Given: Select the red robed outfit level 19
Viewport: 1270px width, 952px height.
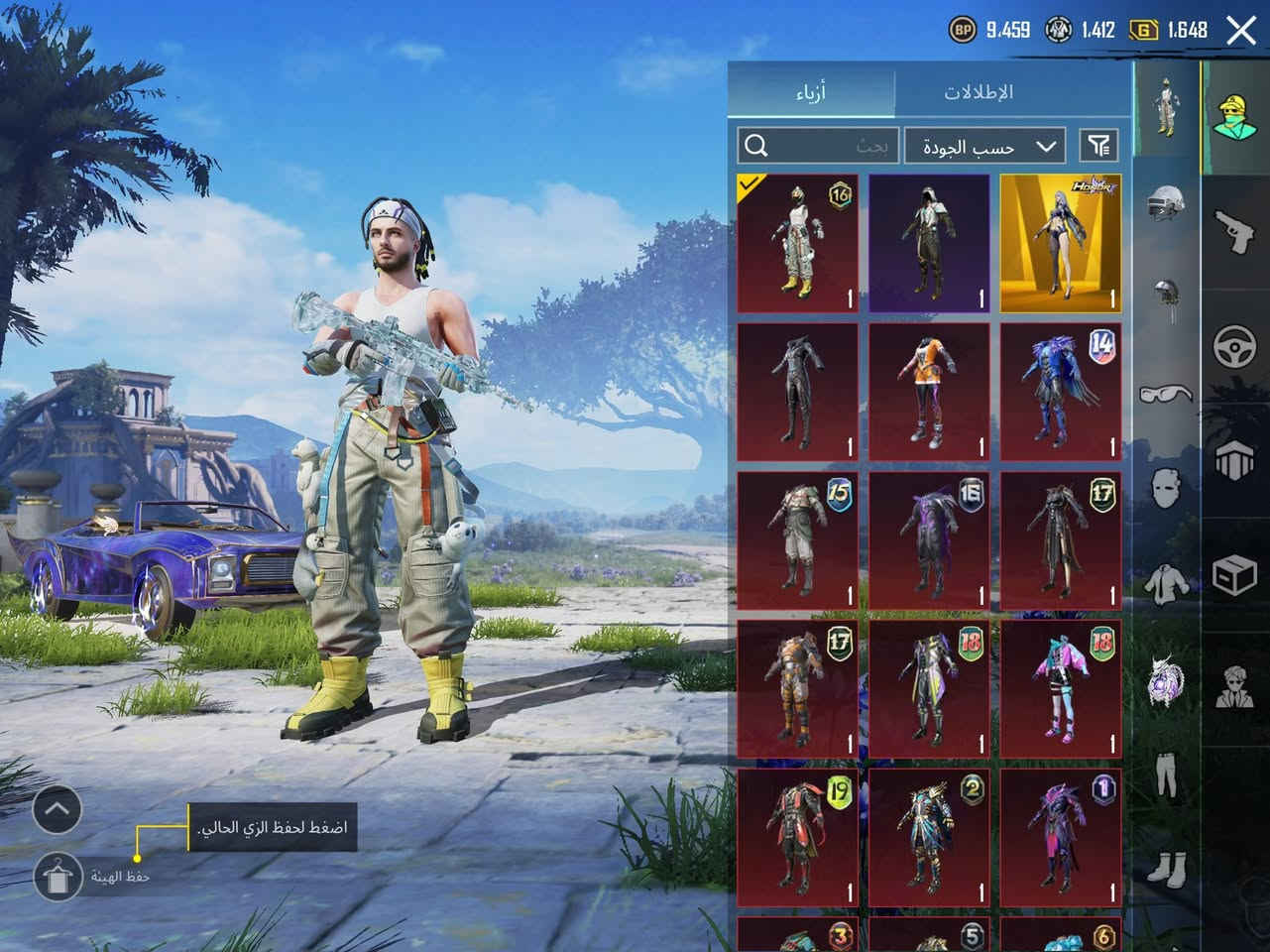Looking at the screenshot, I should point(798,838).
